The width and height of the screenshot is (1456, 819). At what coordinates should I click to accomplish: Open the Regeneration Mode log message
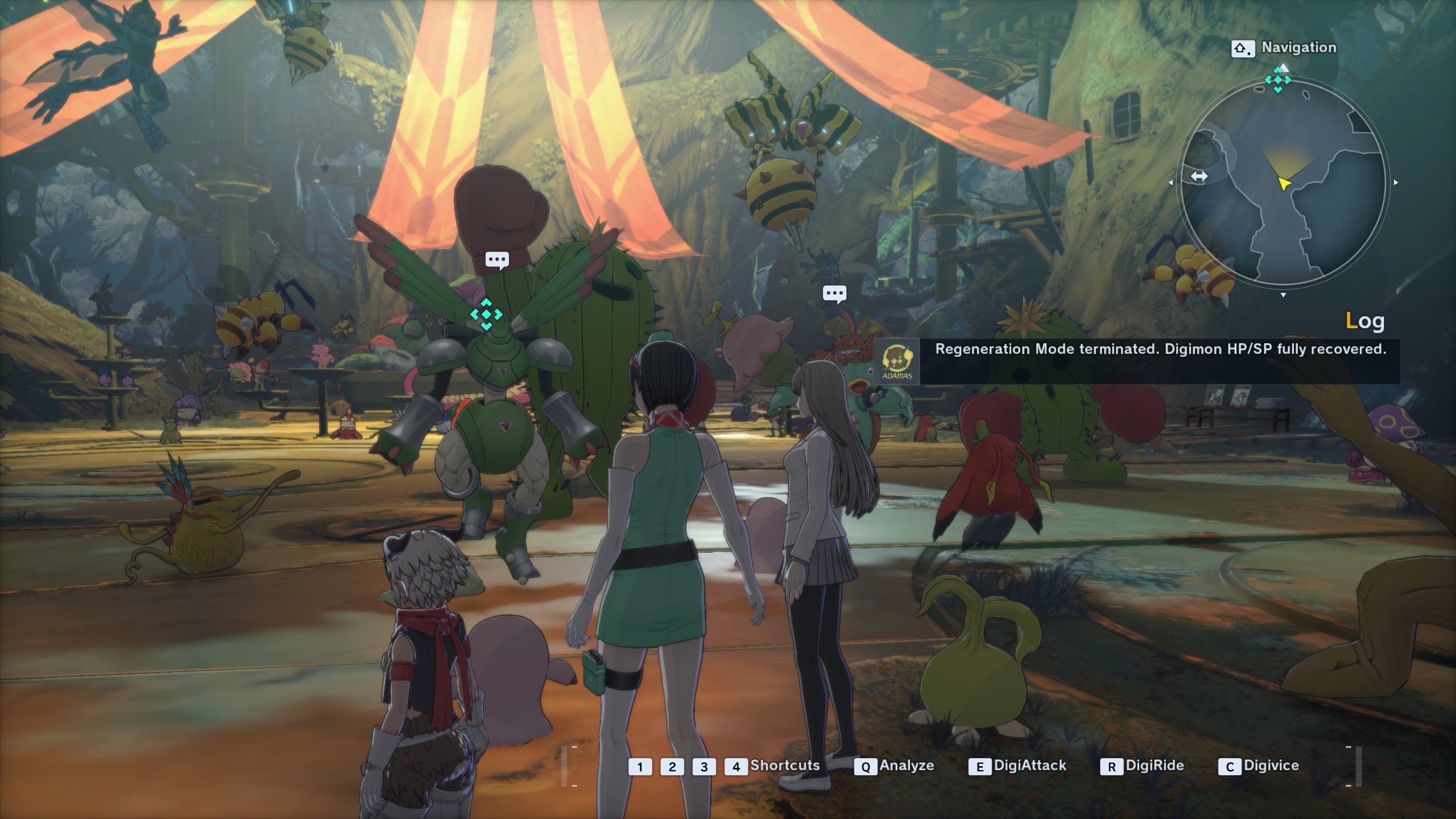pos(1160,349)
